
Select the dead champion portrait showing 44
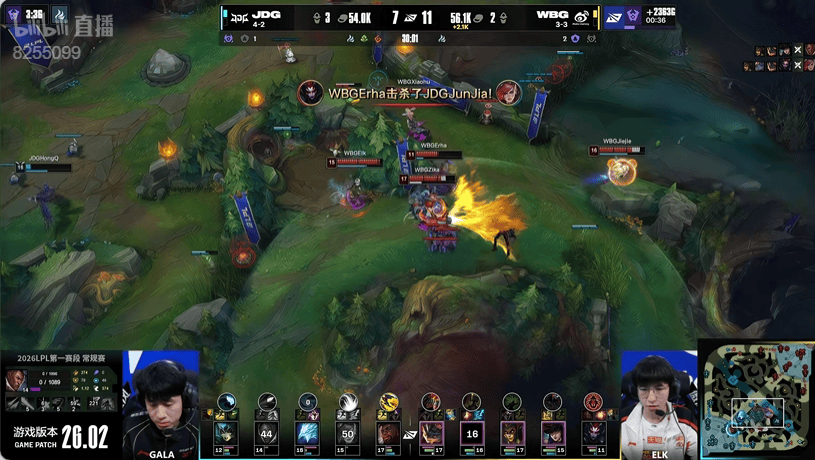[266, 434]
